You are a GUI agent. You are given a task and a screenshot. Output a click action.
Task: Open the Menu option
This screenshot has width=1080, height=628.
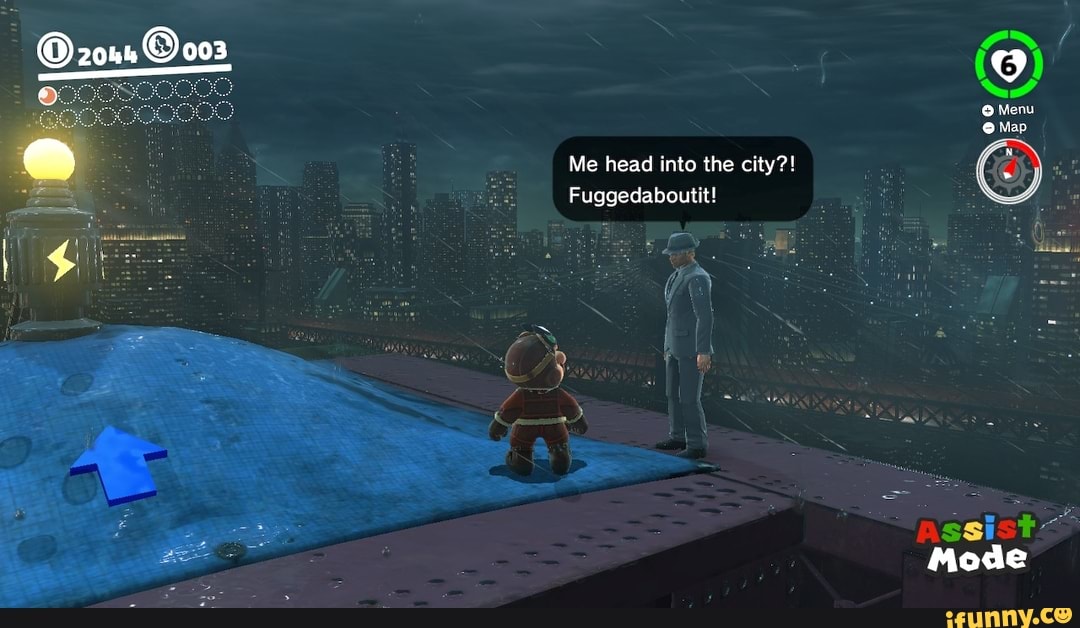point(1008,109)
